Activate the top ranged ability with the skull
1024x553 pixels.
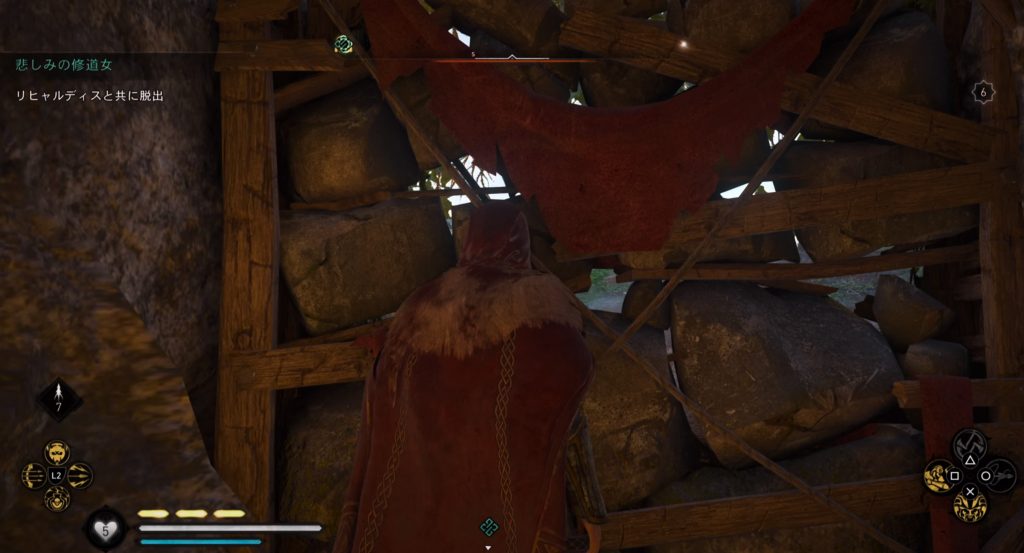(57, 453)
